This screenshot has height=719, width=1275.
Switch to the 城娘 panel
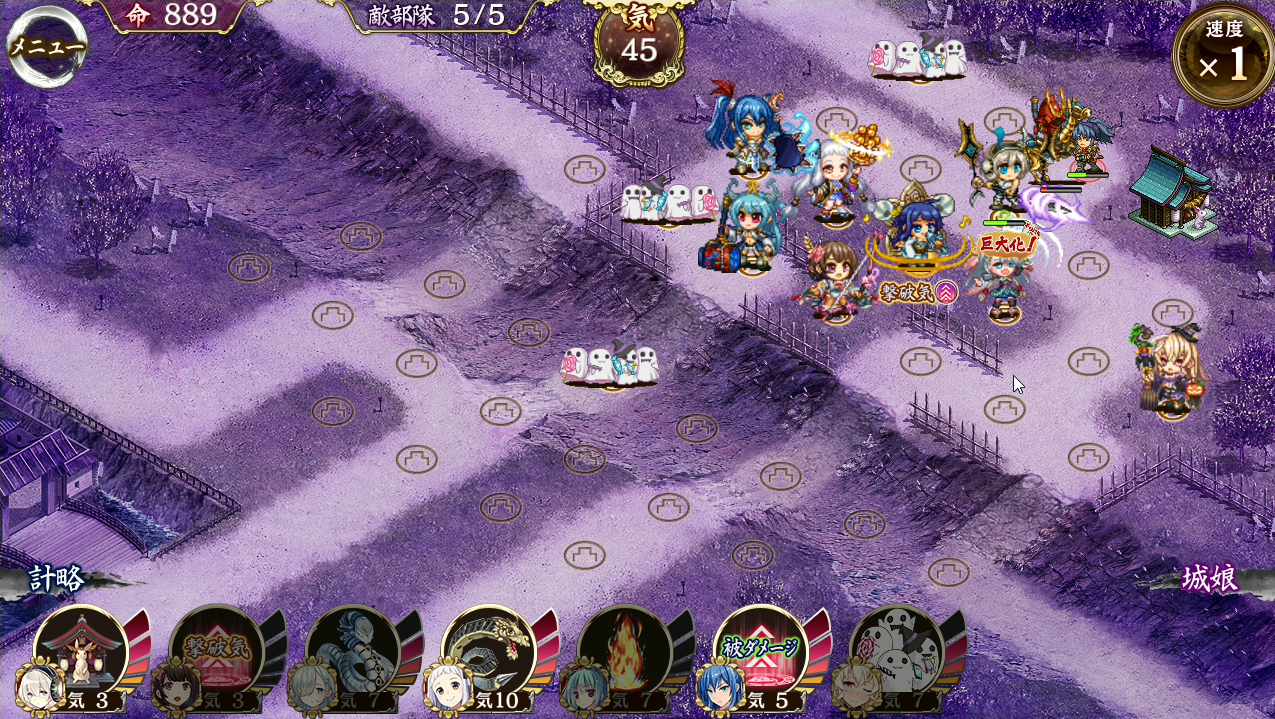click(1209, 579)
